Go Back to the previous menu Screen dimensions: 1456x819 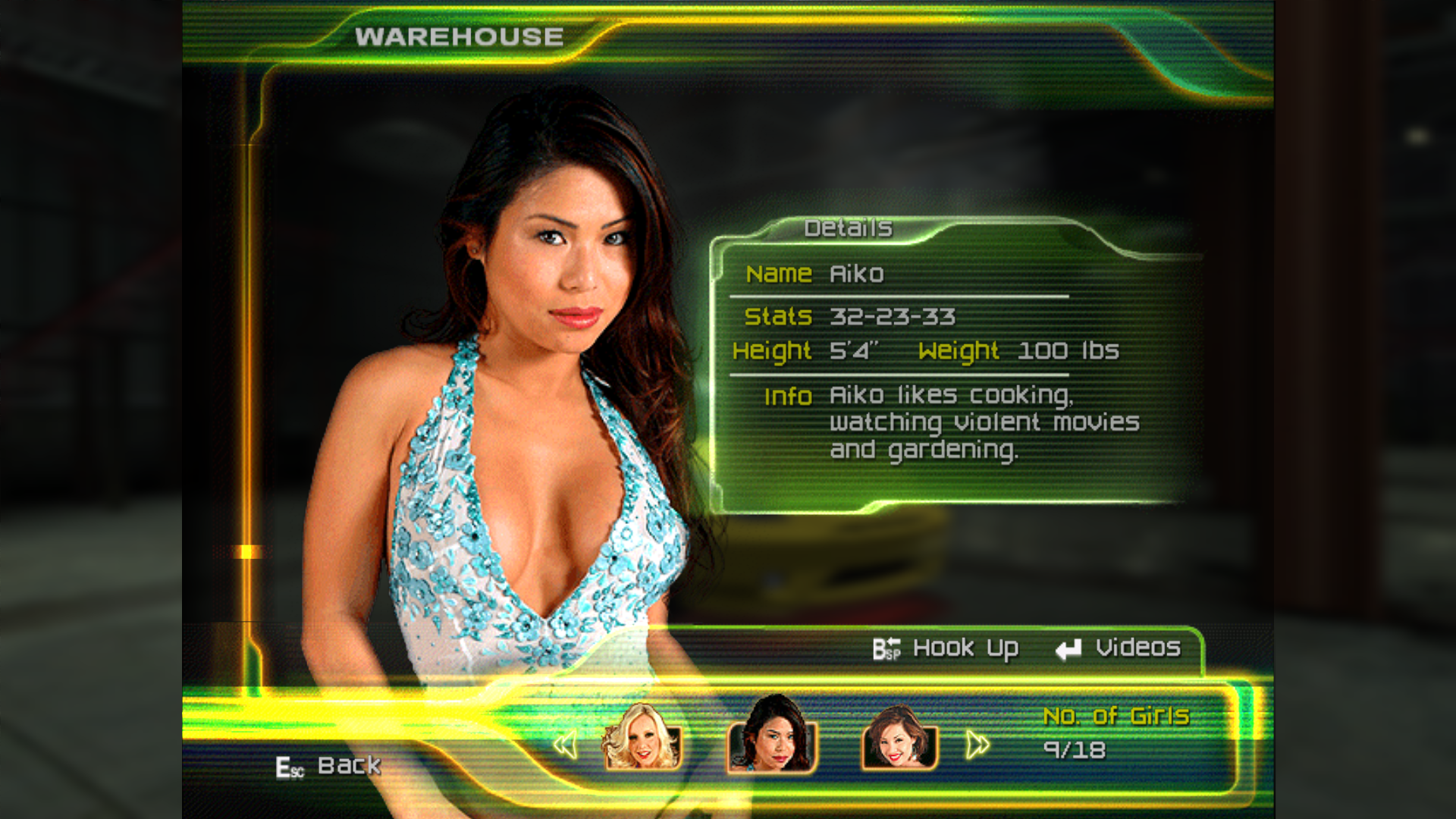pyautogui.click(x=329, y=767)
